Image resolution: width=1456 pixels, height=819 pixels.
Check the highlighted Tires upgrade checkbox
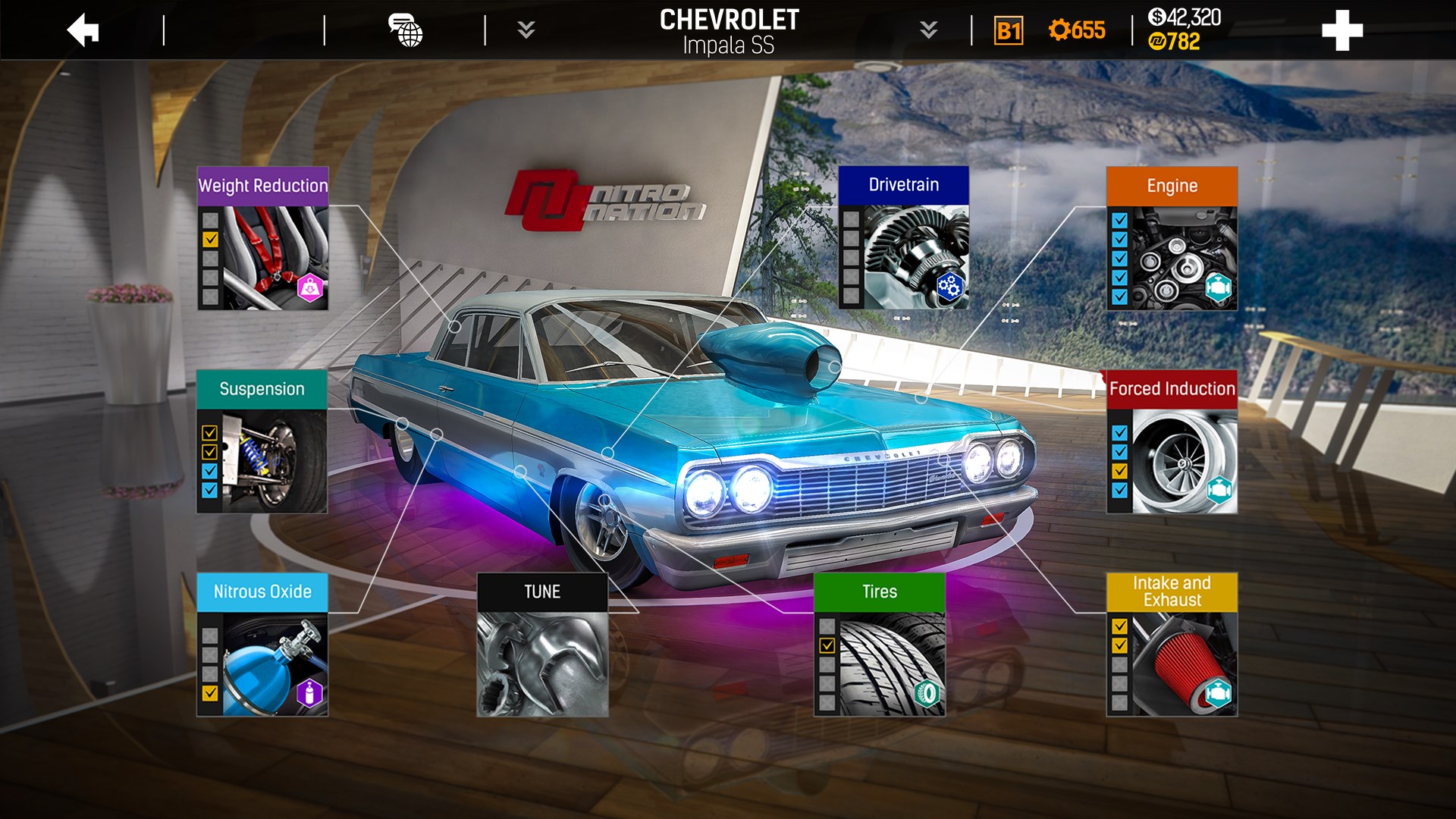coord(827,645)
